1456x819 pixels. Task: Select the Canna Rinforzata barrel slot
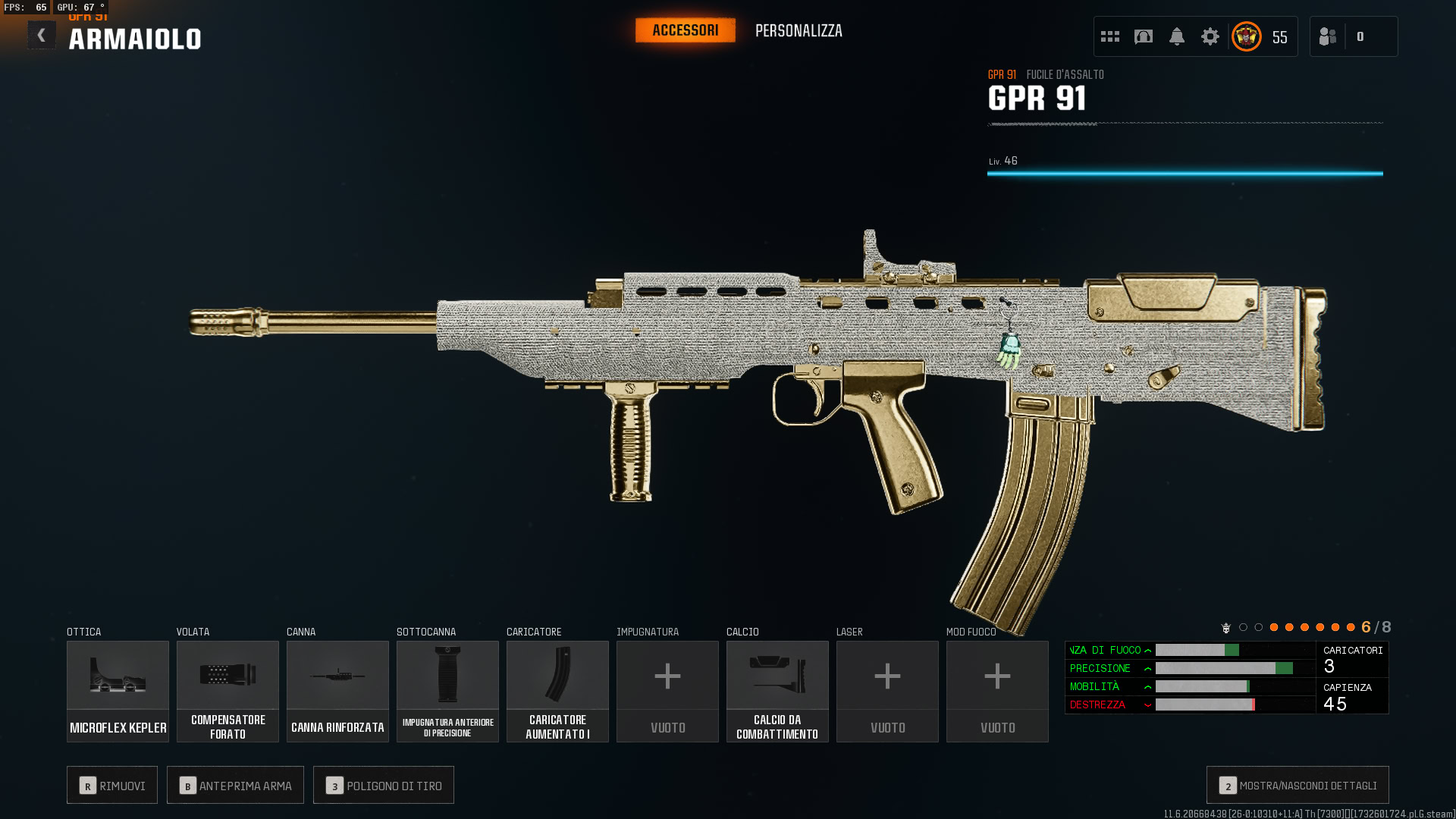tap(337, 691)
